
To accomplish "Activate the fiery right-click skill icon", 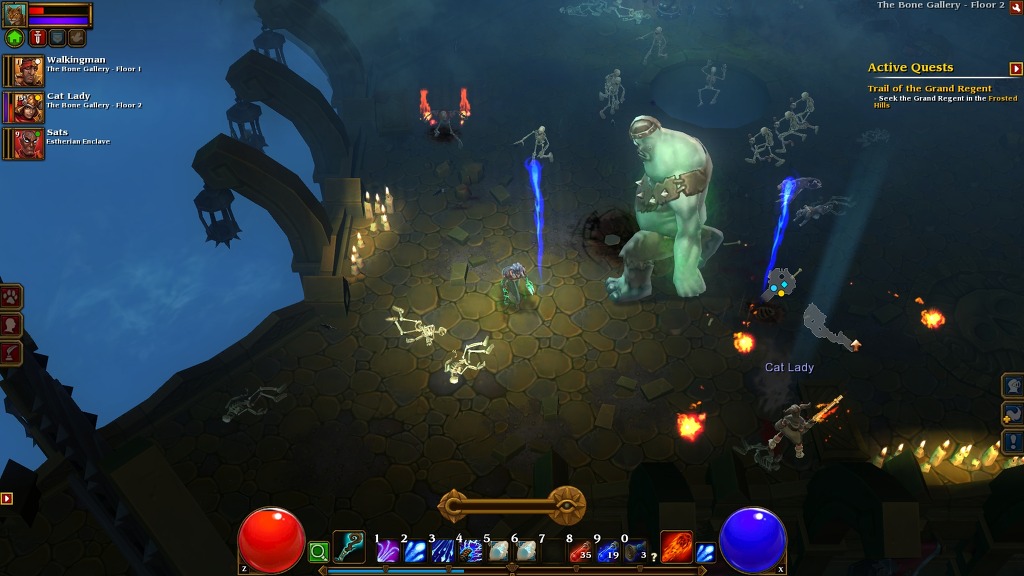I will point(676,547).
